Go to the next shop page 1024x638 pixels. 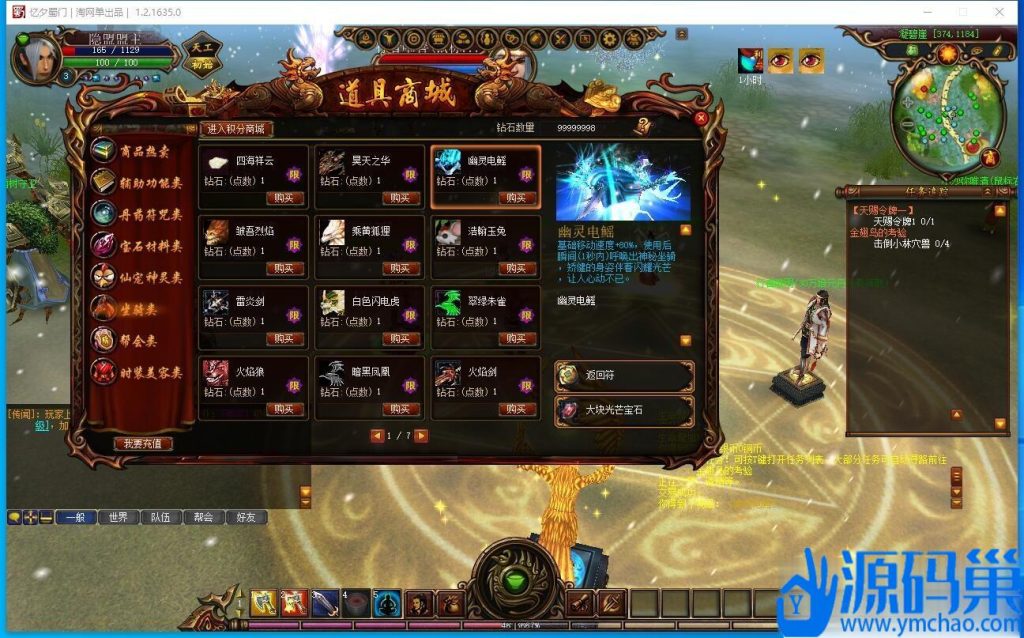[x=421, y=436]
